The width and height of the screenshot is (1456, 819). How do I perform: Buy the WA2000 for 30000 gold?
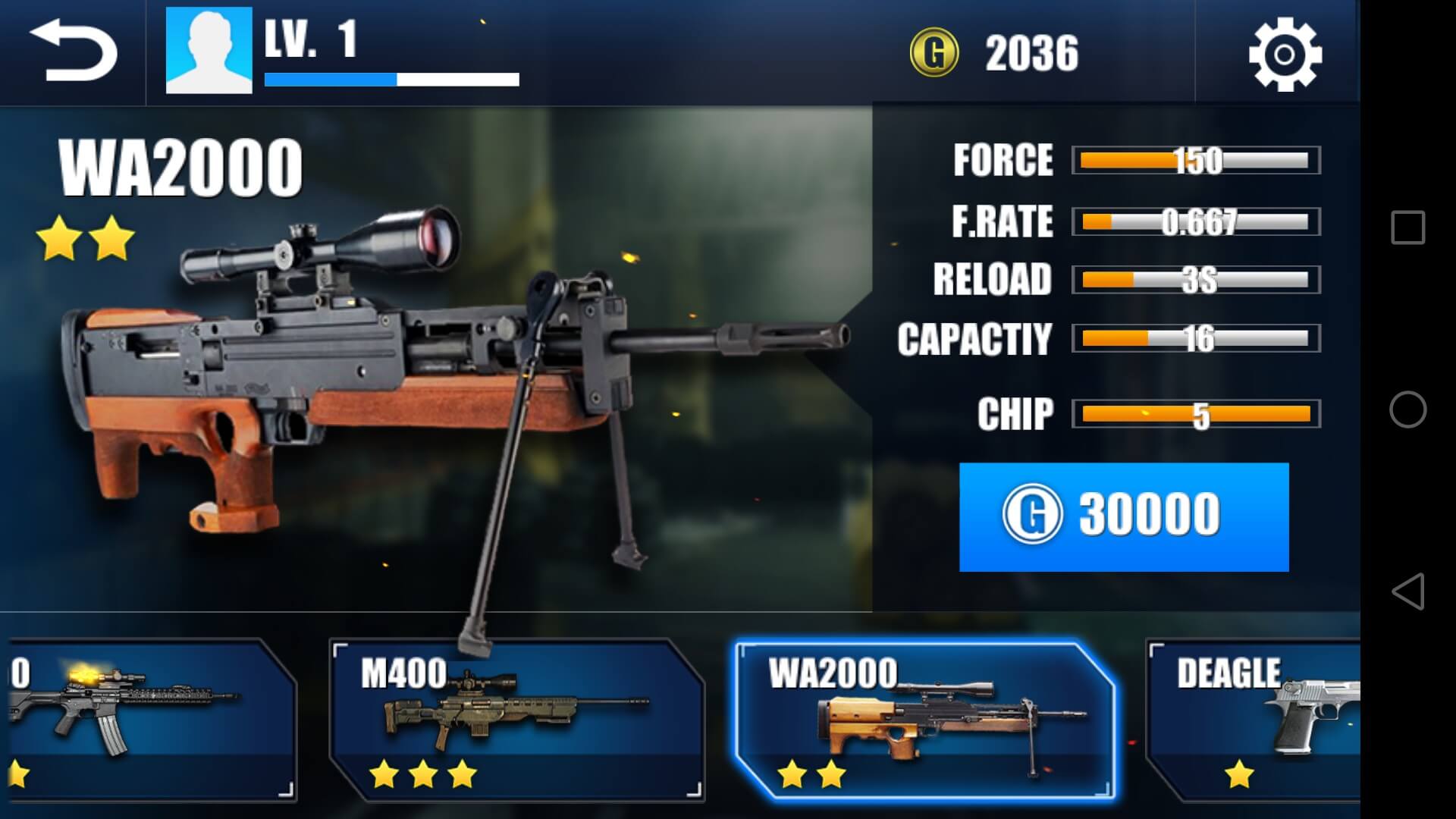tap(1123, 516)
